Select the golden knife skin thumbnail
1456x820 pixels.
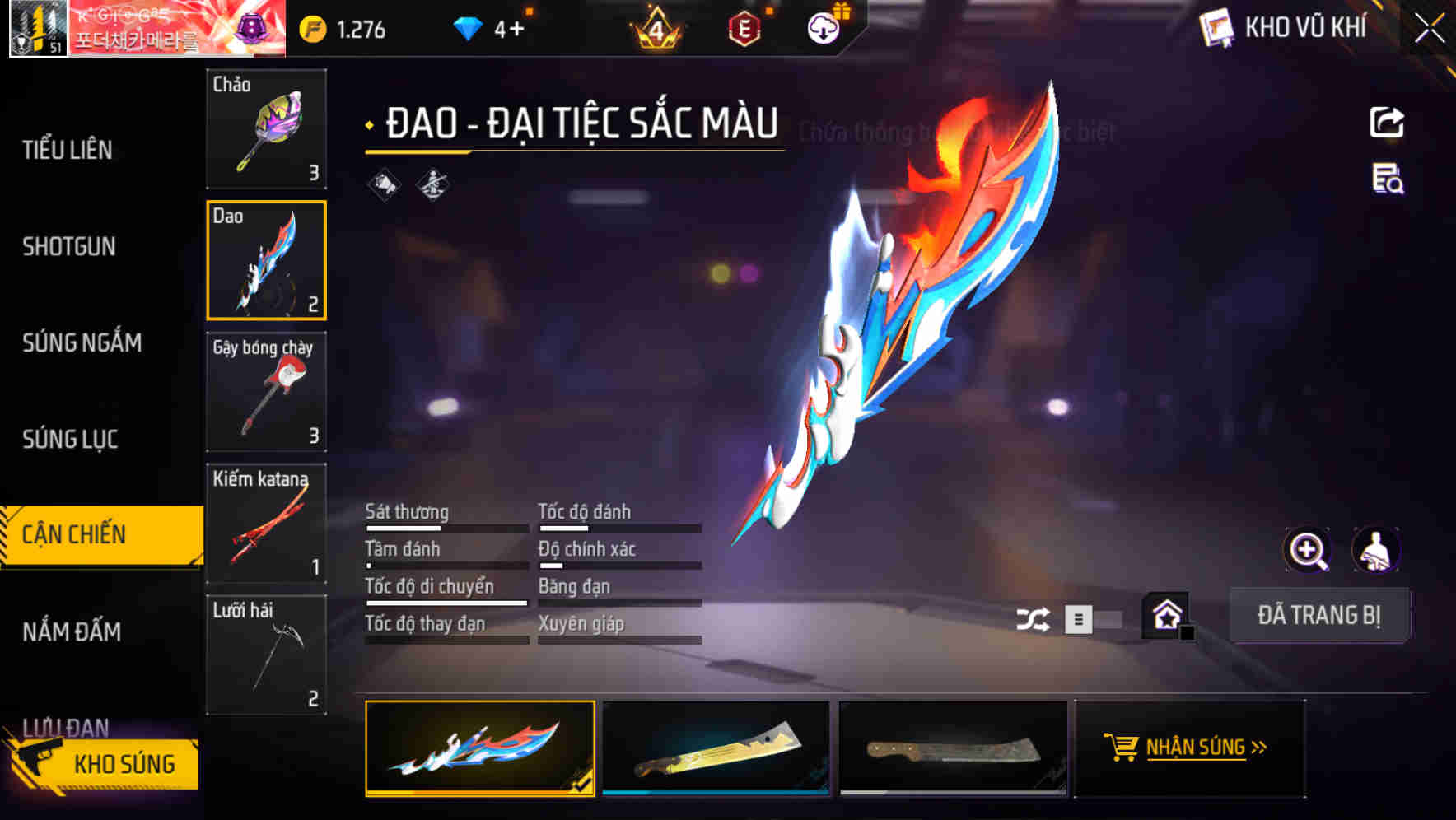[715, 748]
